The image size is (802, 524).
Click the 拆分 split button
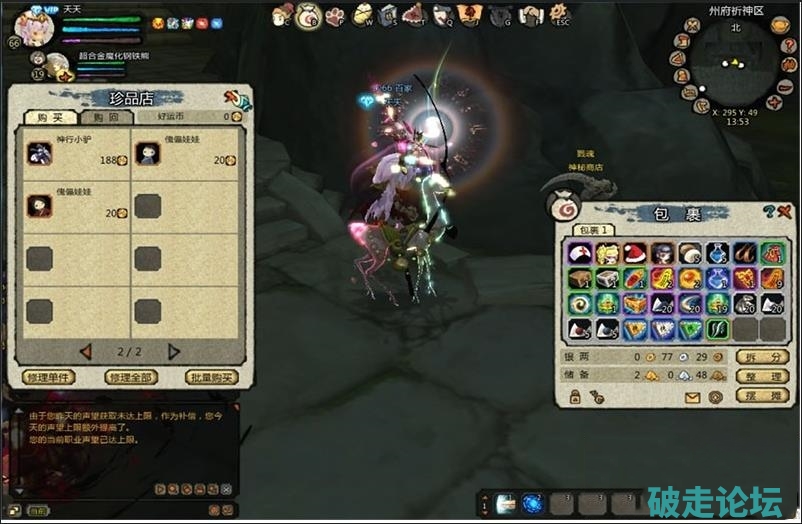[762, 357]
